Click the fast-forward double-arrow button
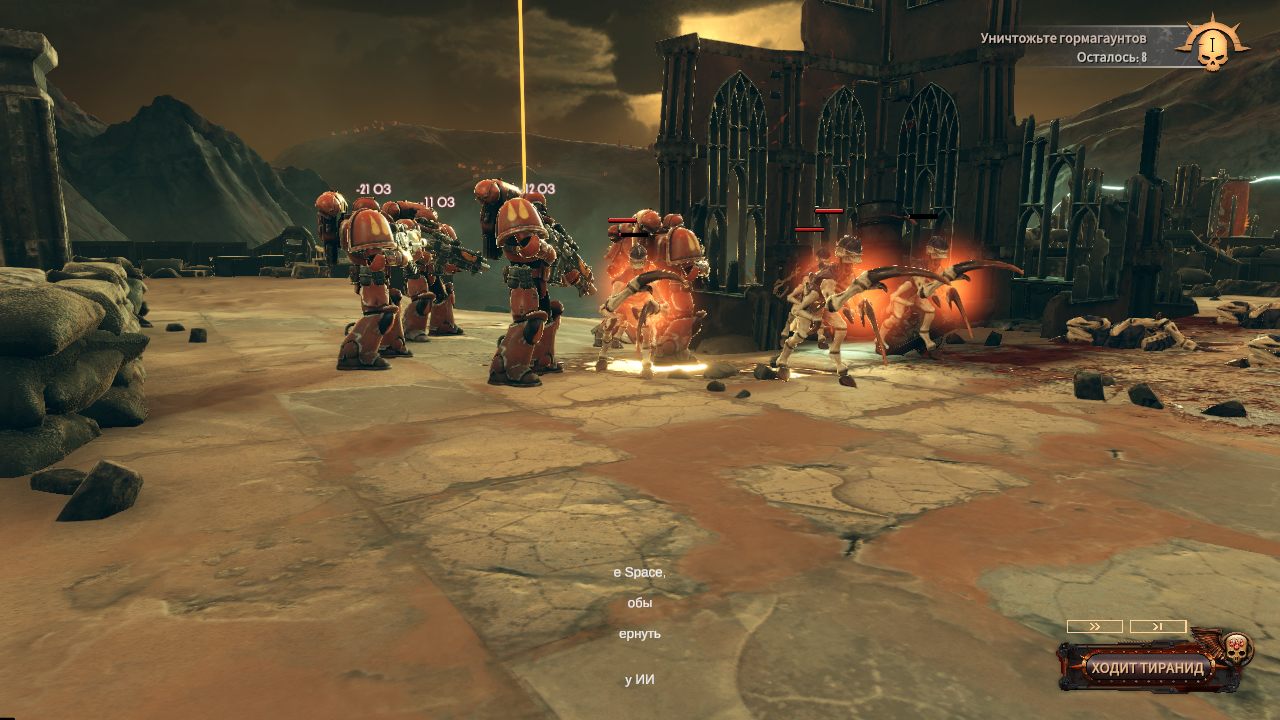The image size is (1280, 720). (1094, 626)
